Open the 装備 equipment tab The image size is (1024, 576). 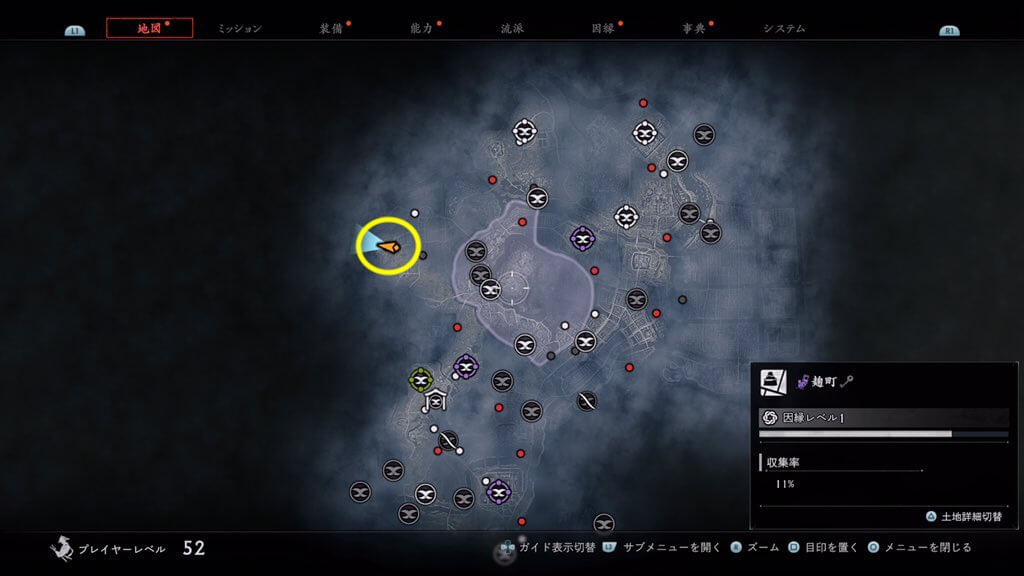pyautogui.click(x=331, y=28)
